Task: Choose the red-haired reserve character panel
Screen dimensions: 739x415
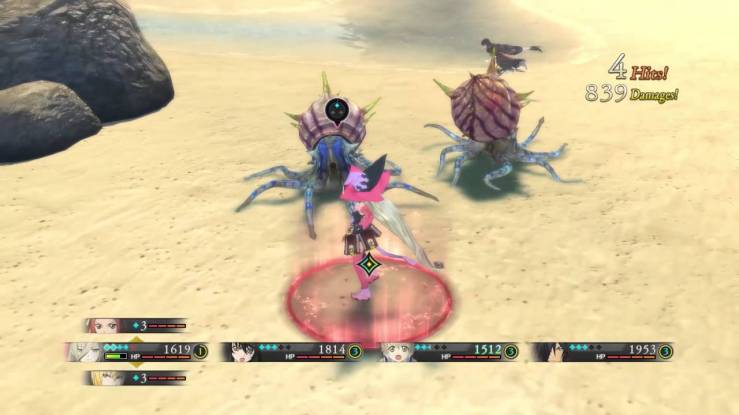Action: pyautogui.click(x=136, y=325)
